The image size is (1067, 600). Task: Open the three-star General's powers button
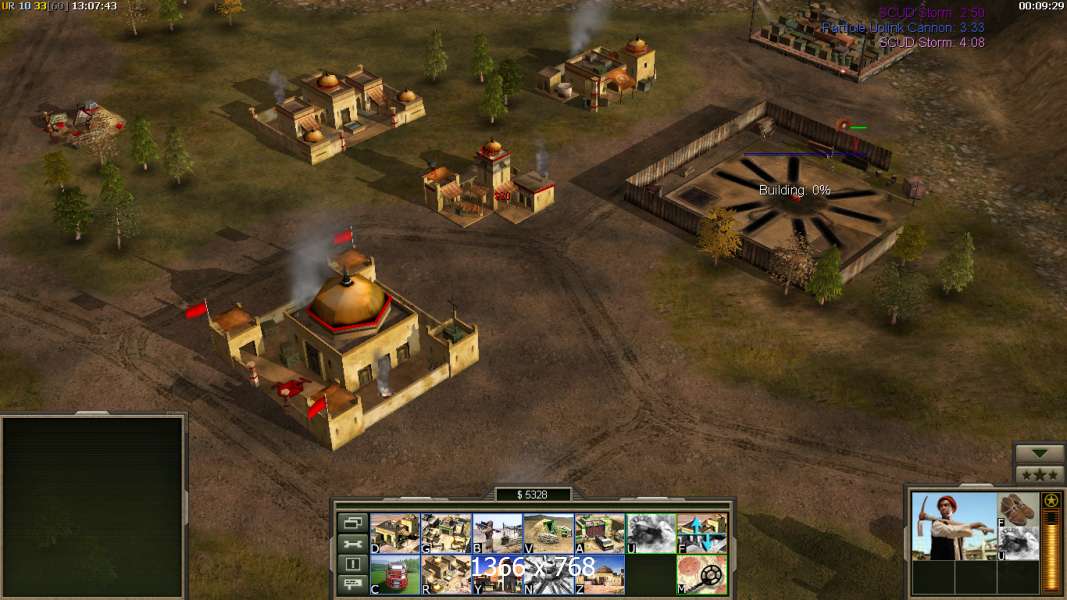coord(1039,474)
